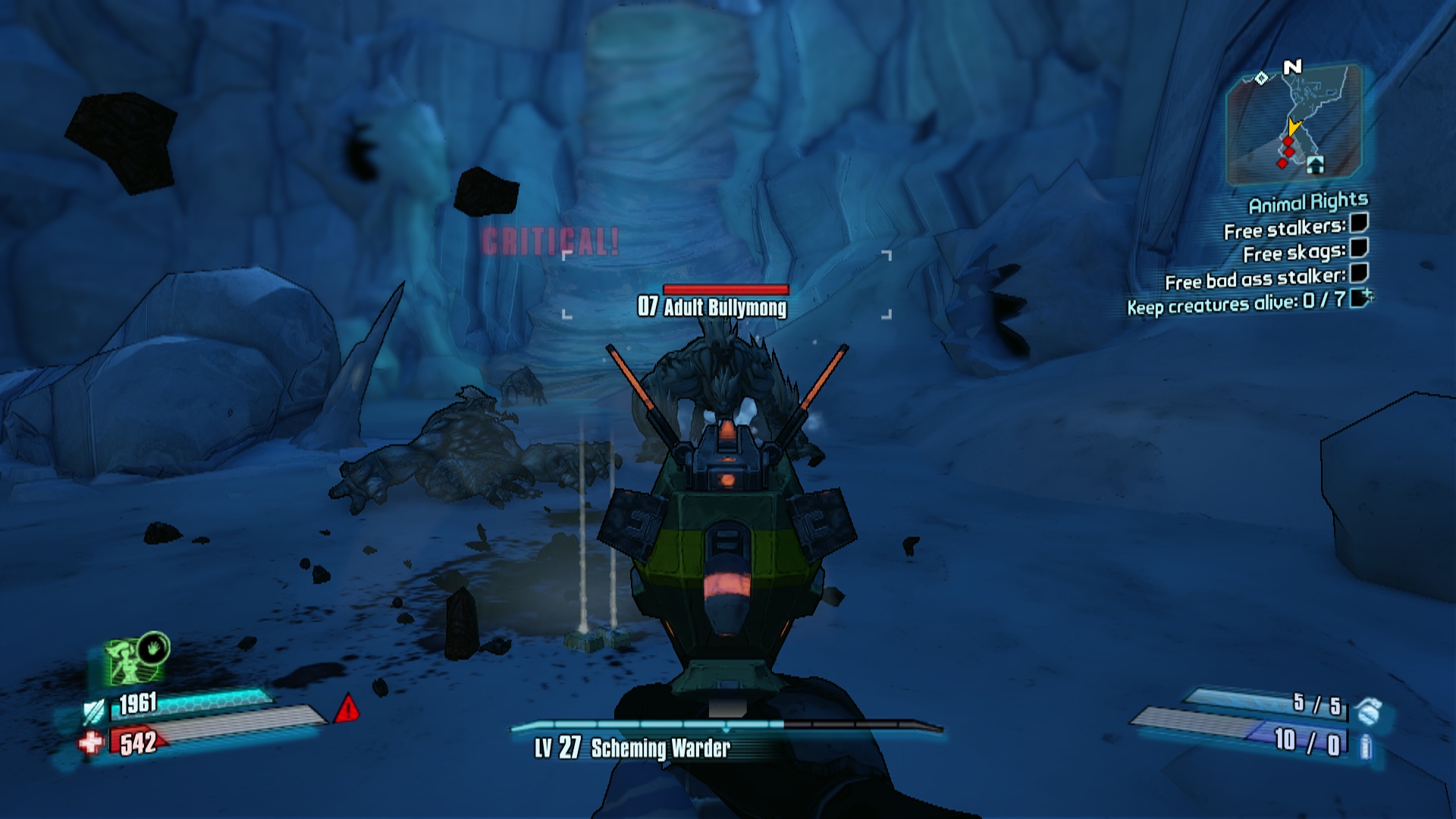Viewport: 1456px width, 819px height.
Task: Open the Animal Rights quest entry
Action: point(1309,202)
